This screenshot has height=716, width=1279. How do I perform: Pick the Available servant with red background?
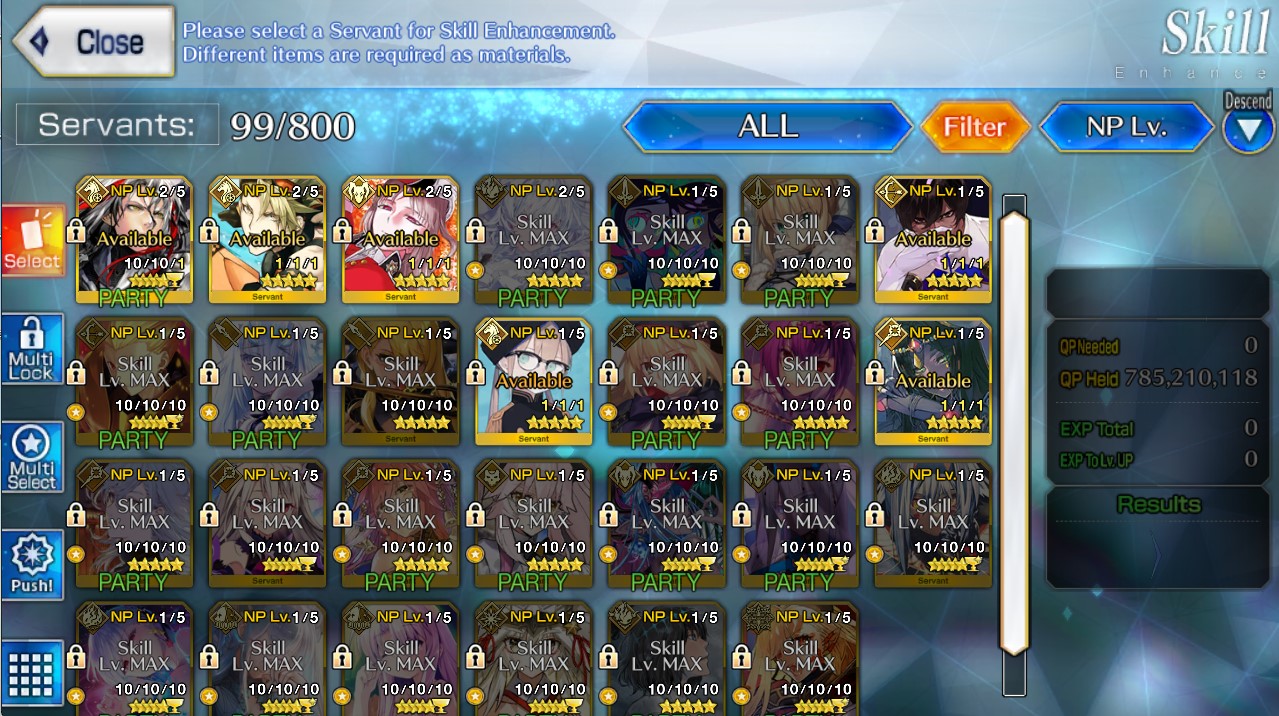pos(401,239)
